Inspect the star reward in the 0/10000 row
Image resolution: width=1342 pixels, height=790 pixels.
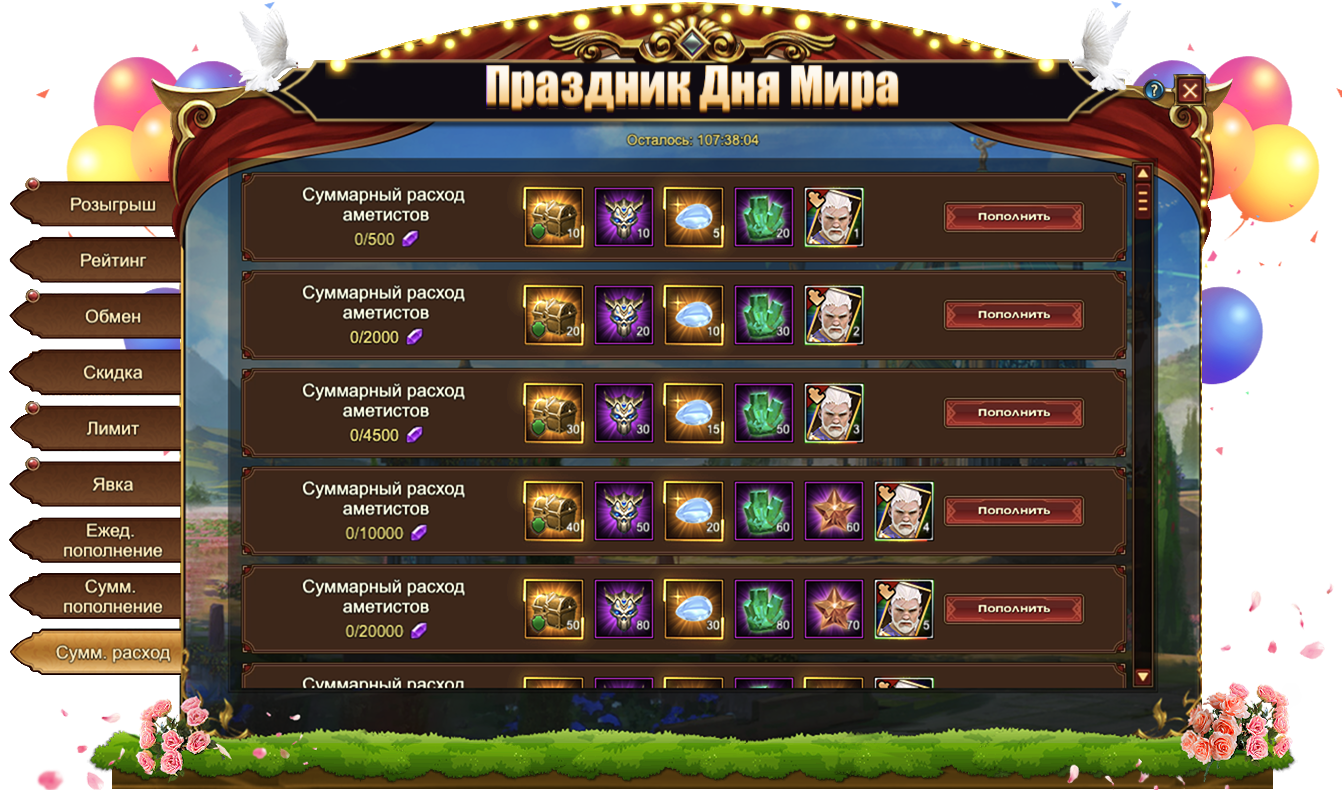[834, 511]
